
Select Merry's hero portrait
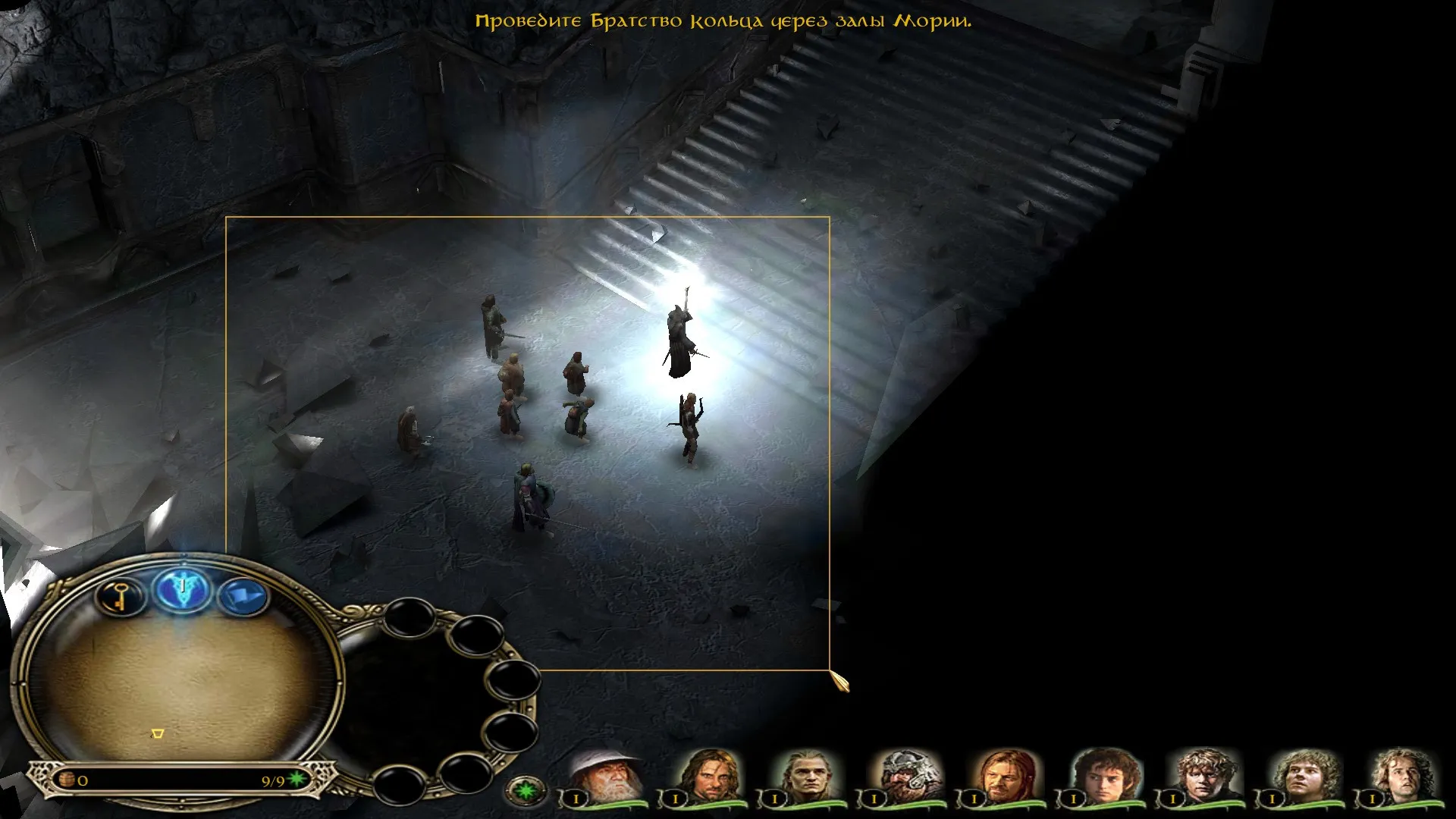pos(1303,775)
